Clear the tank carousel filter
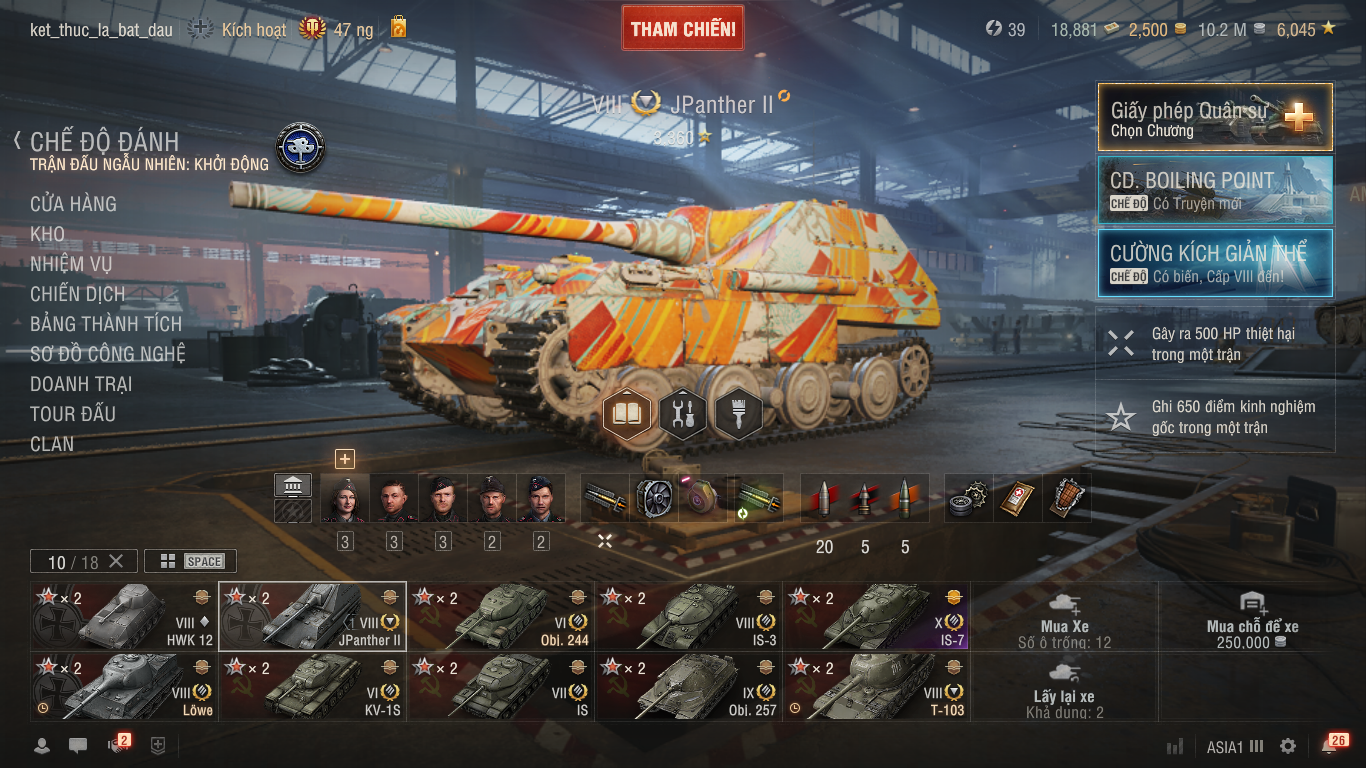The width and height of the screenshot is (1366, 768). (x=116, y=561)
